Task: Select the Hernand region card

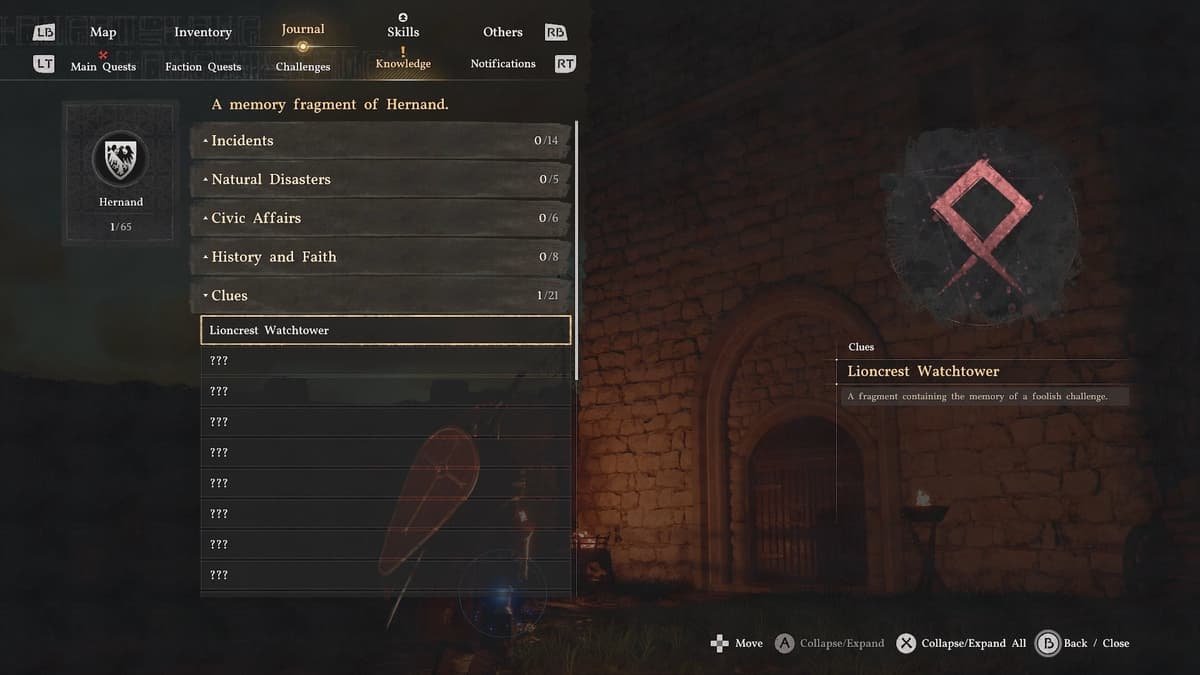Action: 120,174
